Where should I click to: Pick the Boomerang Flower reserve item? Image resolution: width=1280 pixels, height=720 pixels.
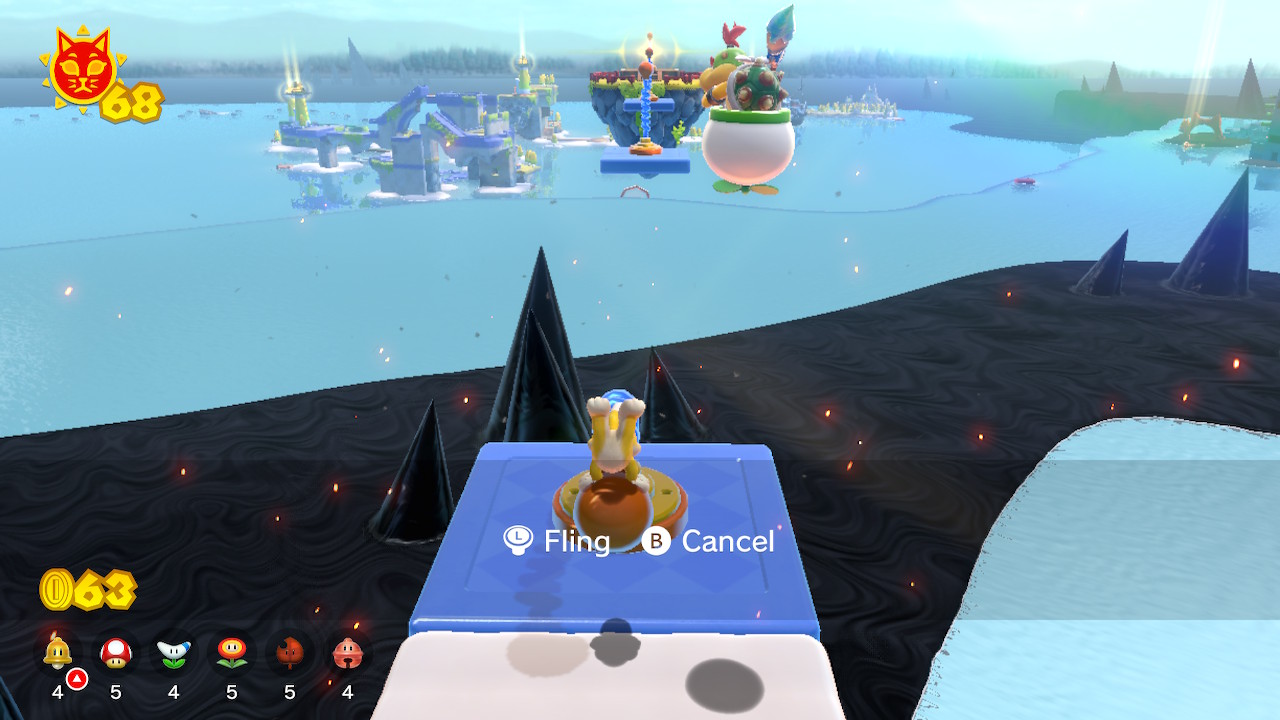click(x=174, y=653)
